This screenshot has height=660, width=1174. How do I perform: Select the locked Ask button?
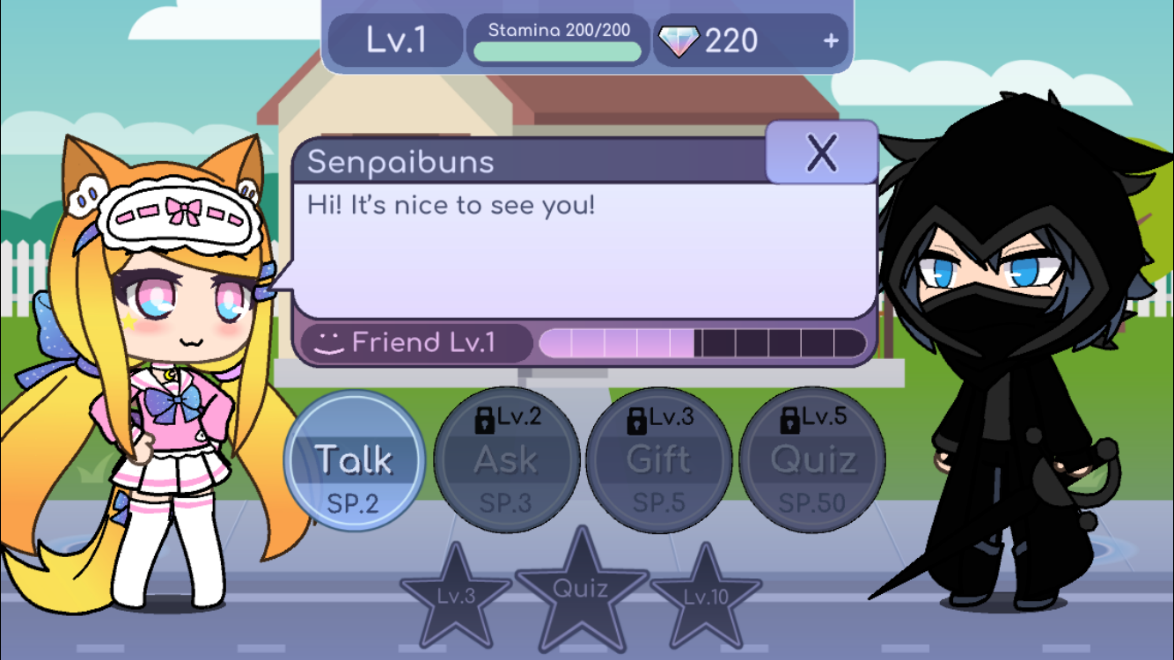506,461
